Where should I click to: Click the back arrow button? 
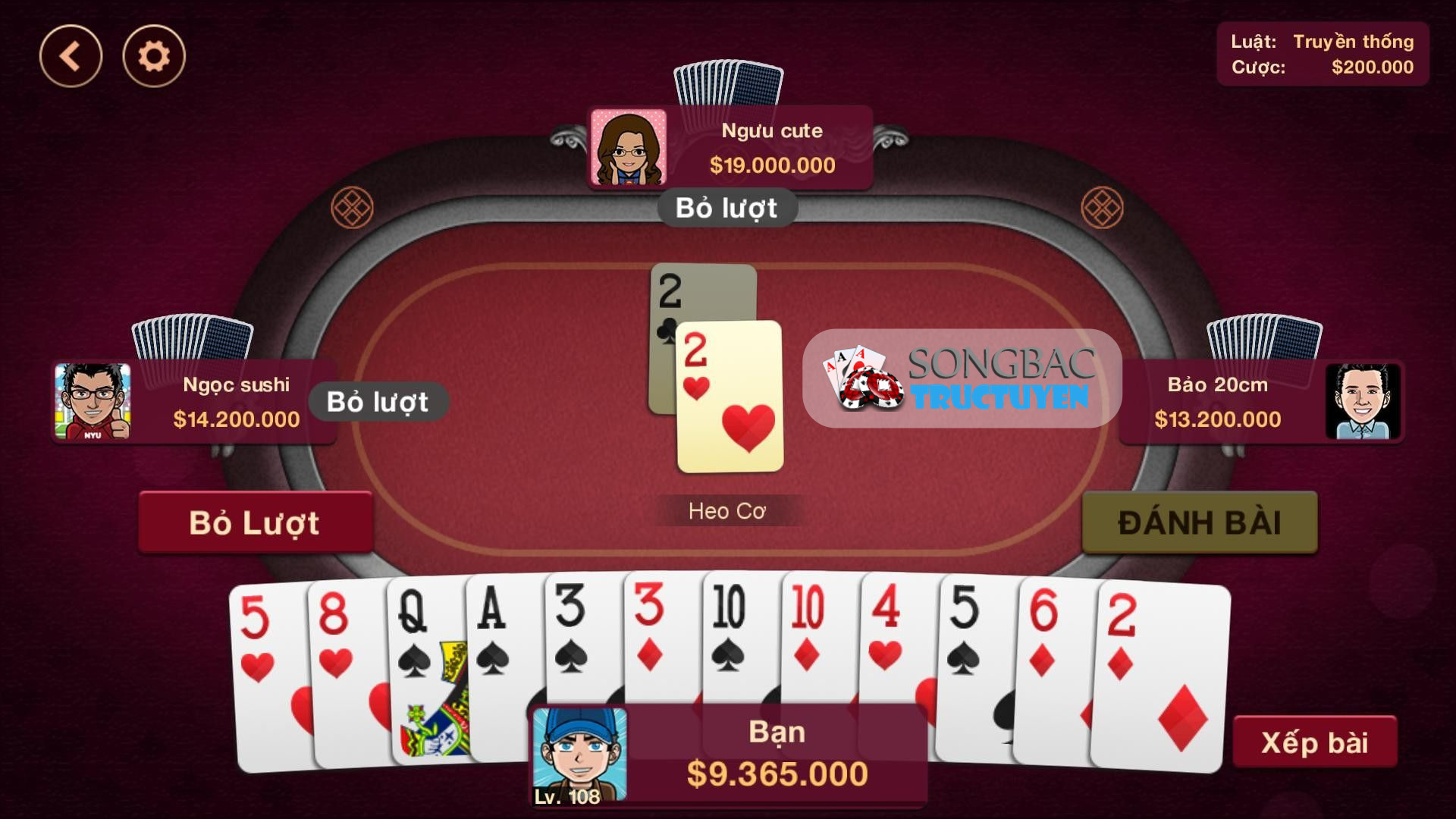71,55
